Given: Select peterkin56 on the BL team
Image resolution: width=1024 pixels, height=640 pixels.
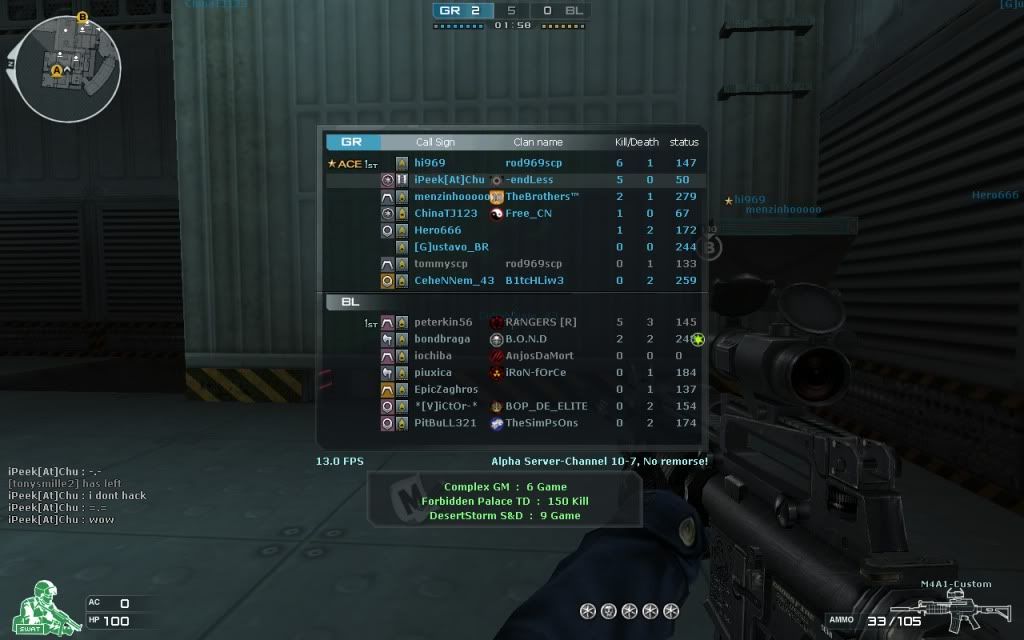Looking at the screenshot, I should [443, 322].
